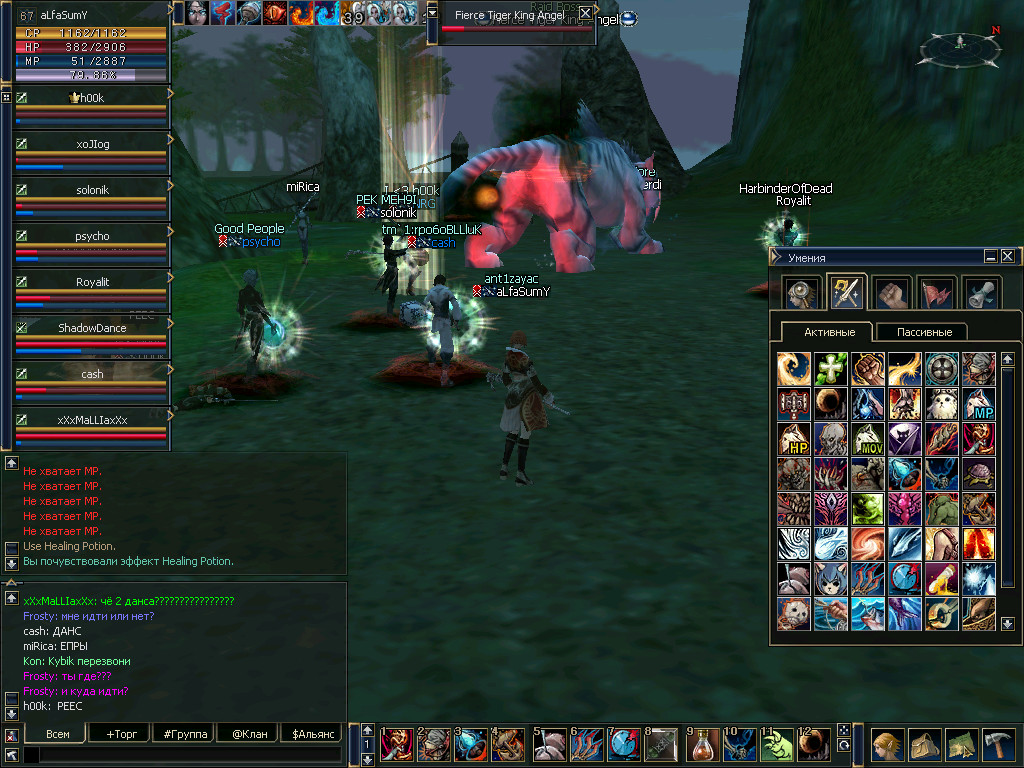Open the $Альянс chat tab

[313, 733]
